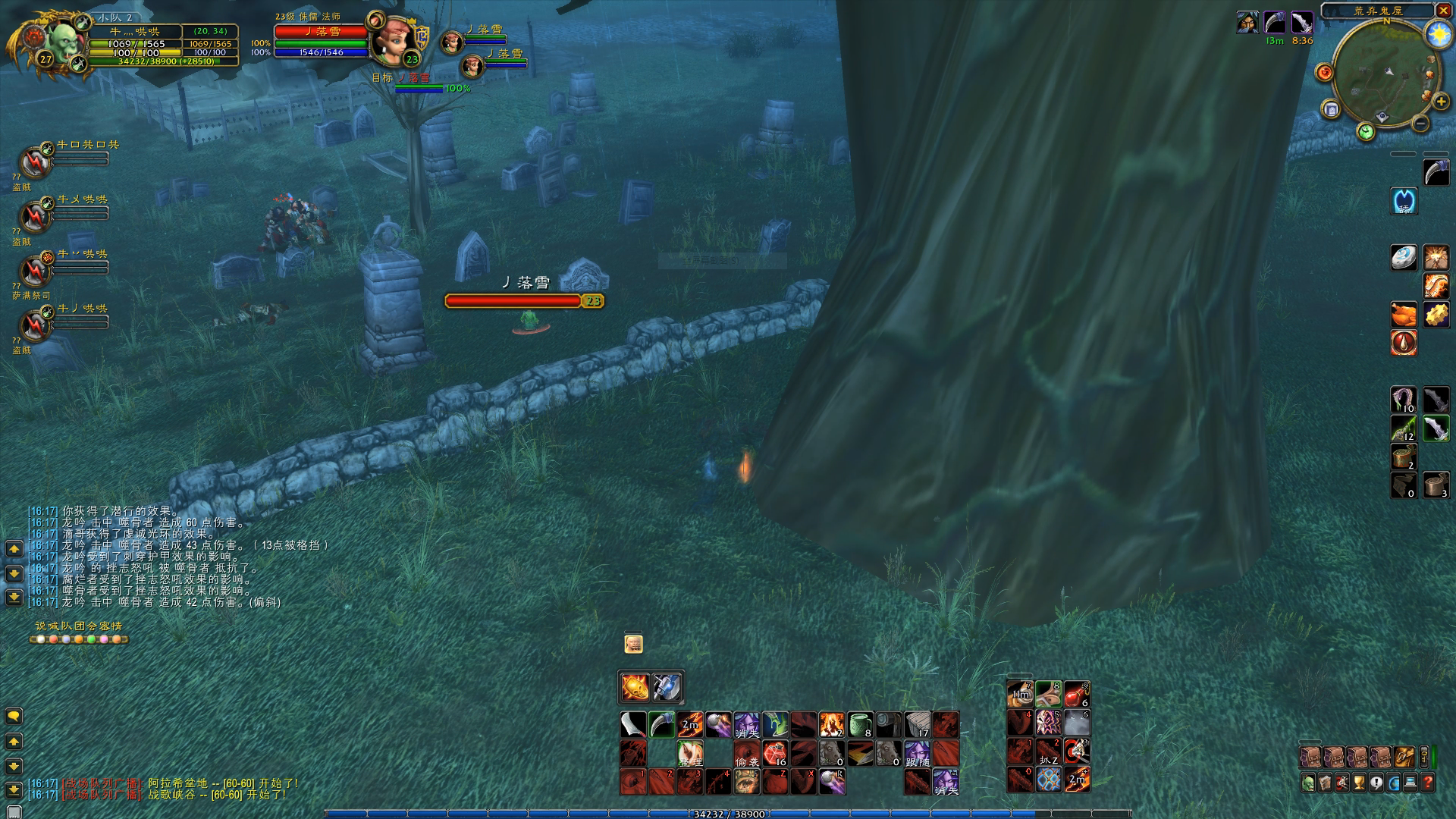This screenshot has height=819, width=1456.
Task: Open the chat speech bubble button
Action: click(x=14, y=716)
